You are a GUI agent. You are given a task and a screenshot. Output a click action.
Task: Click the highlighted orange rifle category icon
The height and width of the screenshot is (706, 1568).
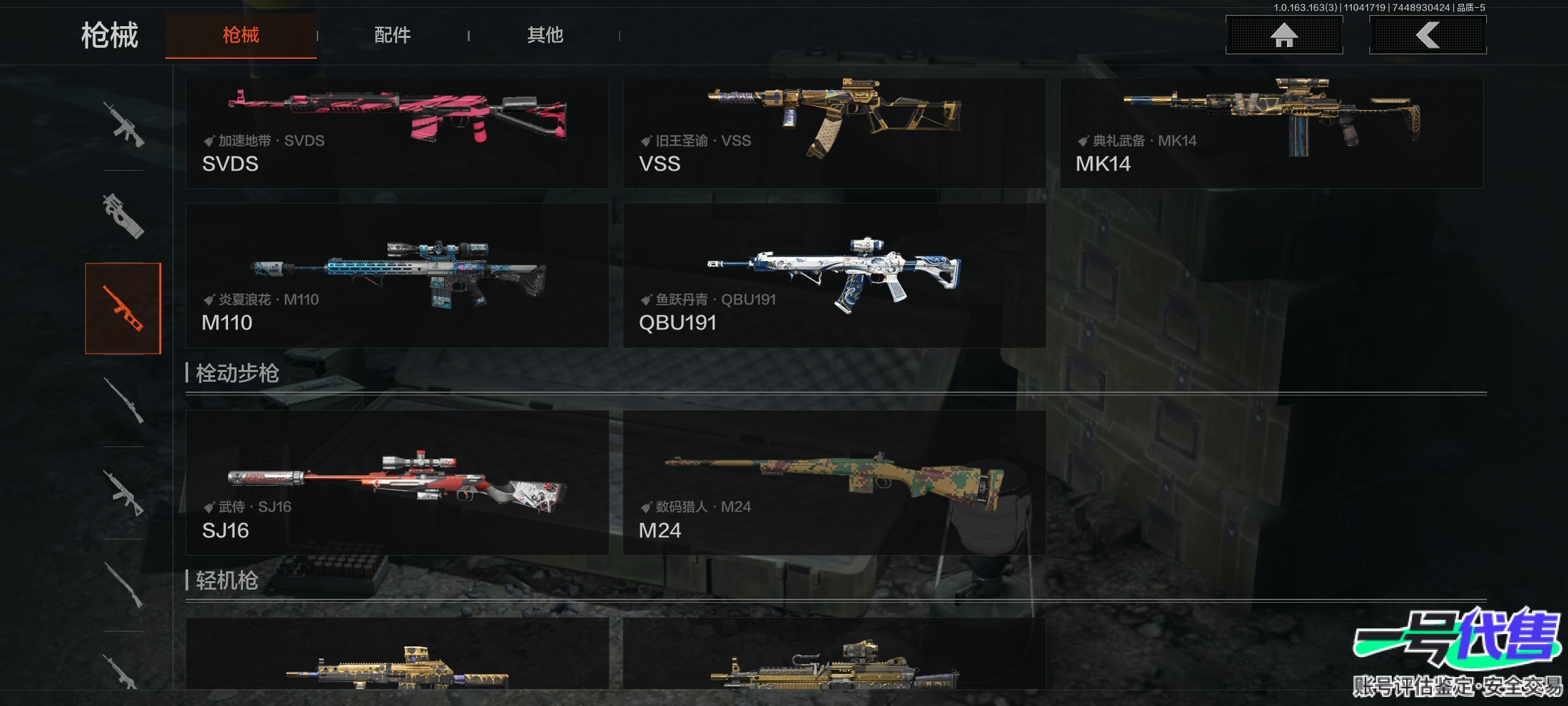pos(123,309)
